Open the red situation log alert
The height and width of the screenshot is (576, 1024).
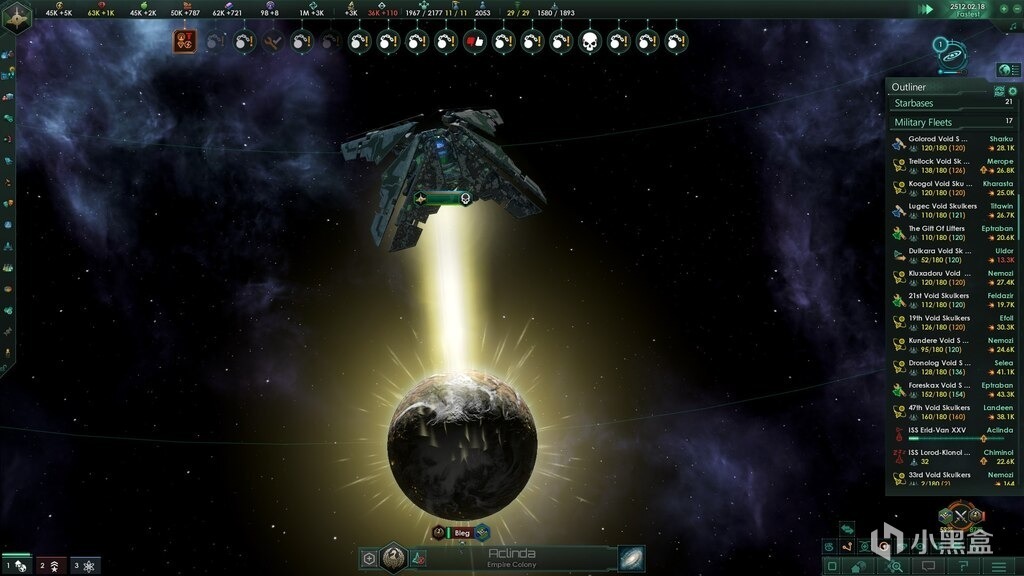tap(186, 41)
